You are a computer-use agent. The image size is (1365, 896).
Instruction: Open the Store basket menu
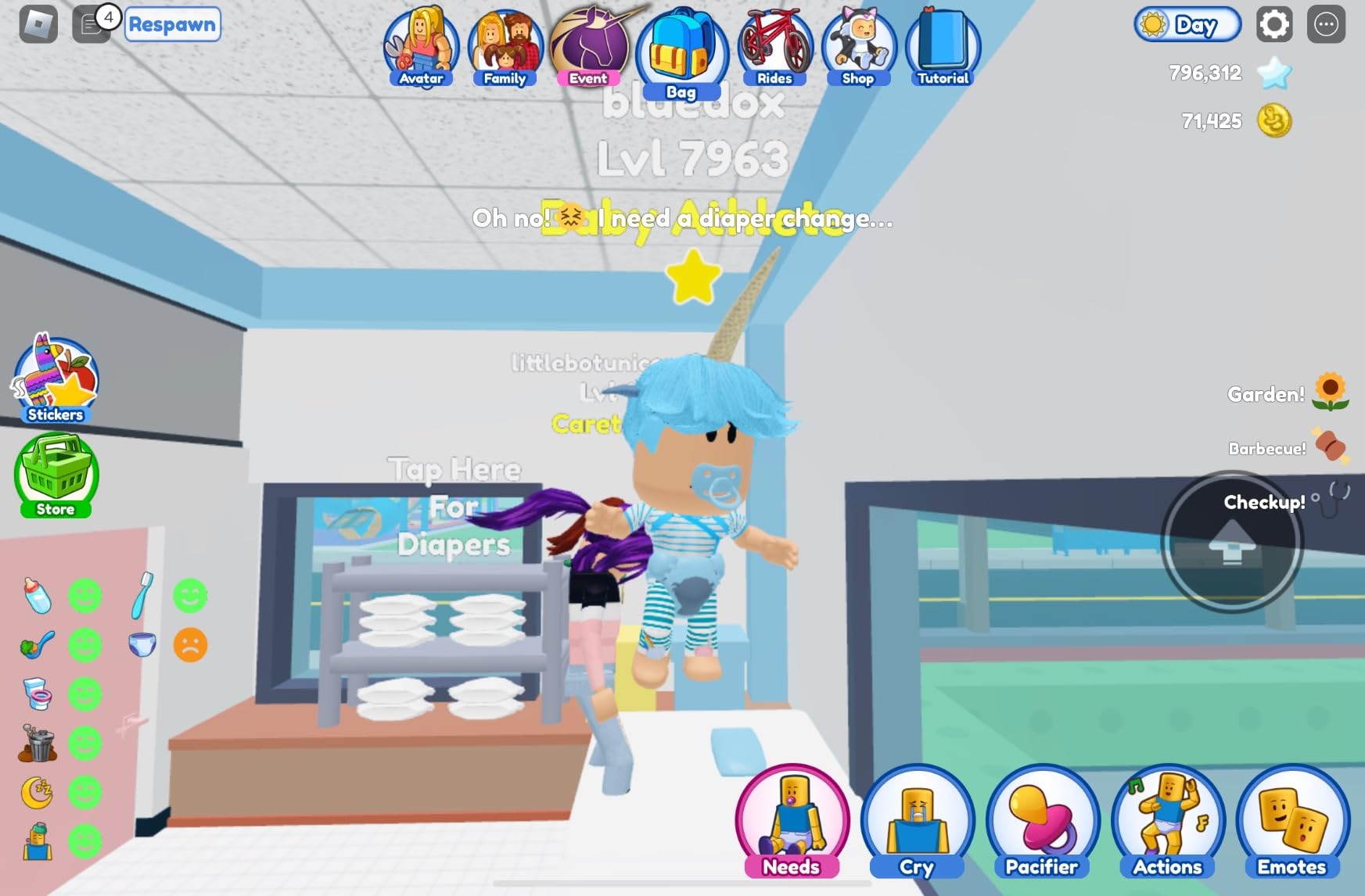click(x=55, y=475)
